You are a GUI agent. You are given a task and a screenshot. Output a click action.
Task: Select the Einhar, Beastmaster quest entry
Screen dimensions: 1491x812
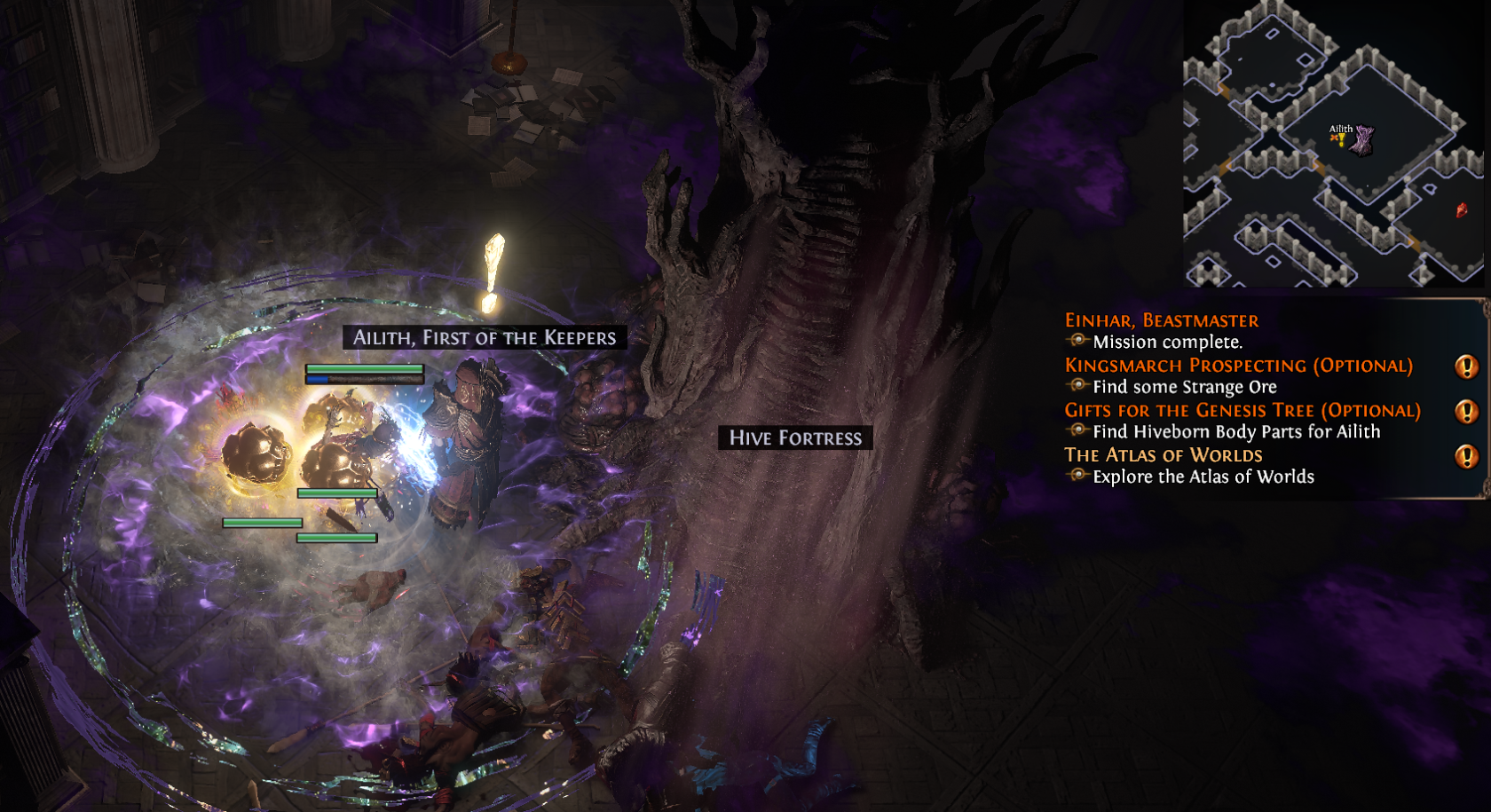click(1161, 320)
